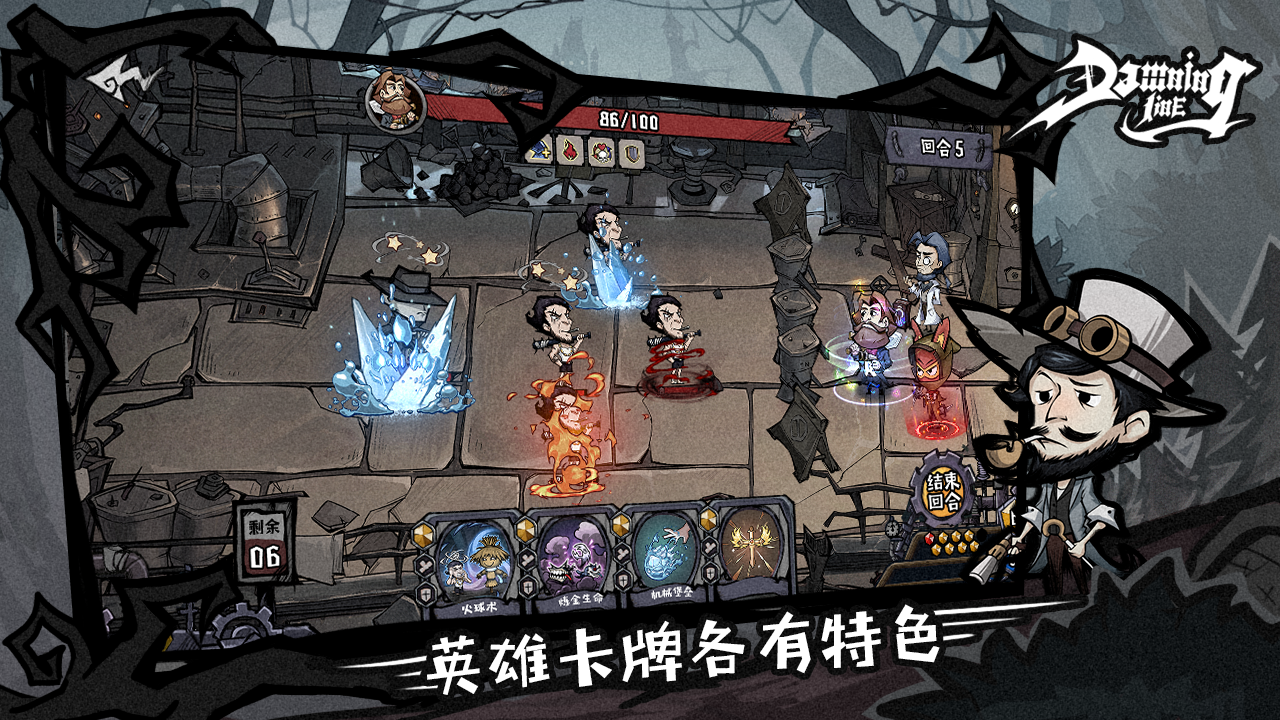
Task: Open the hero portrait above the health bar
Action: 395,103
